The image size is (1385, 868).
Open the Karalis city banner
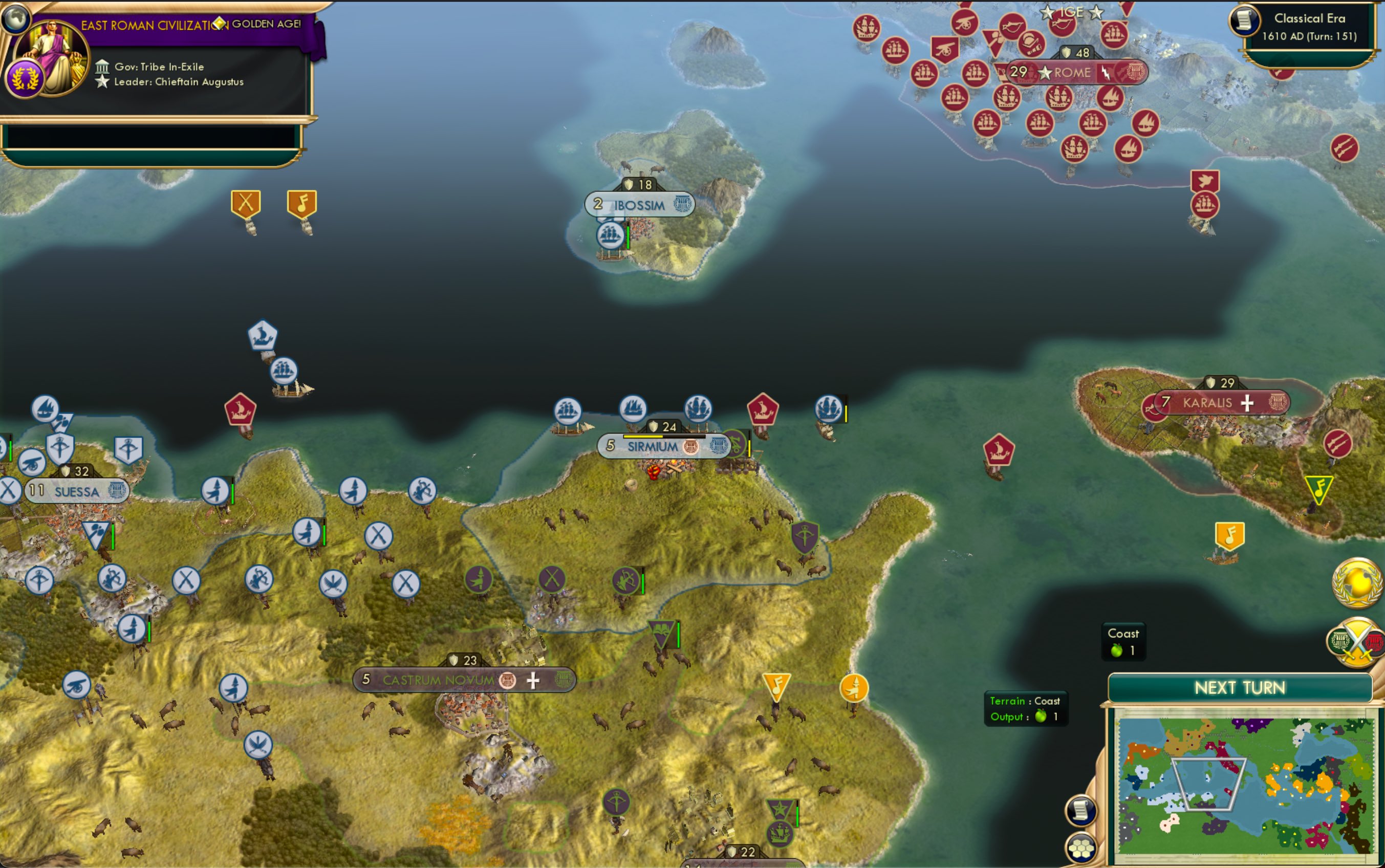[x=1207, y=403]
